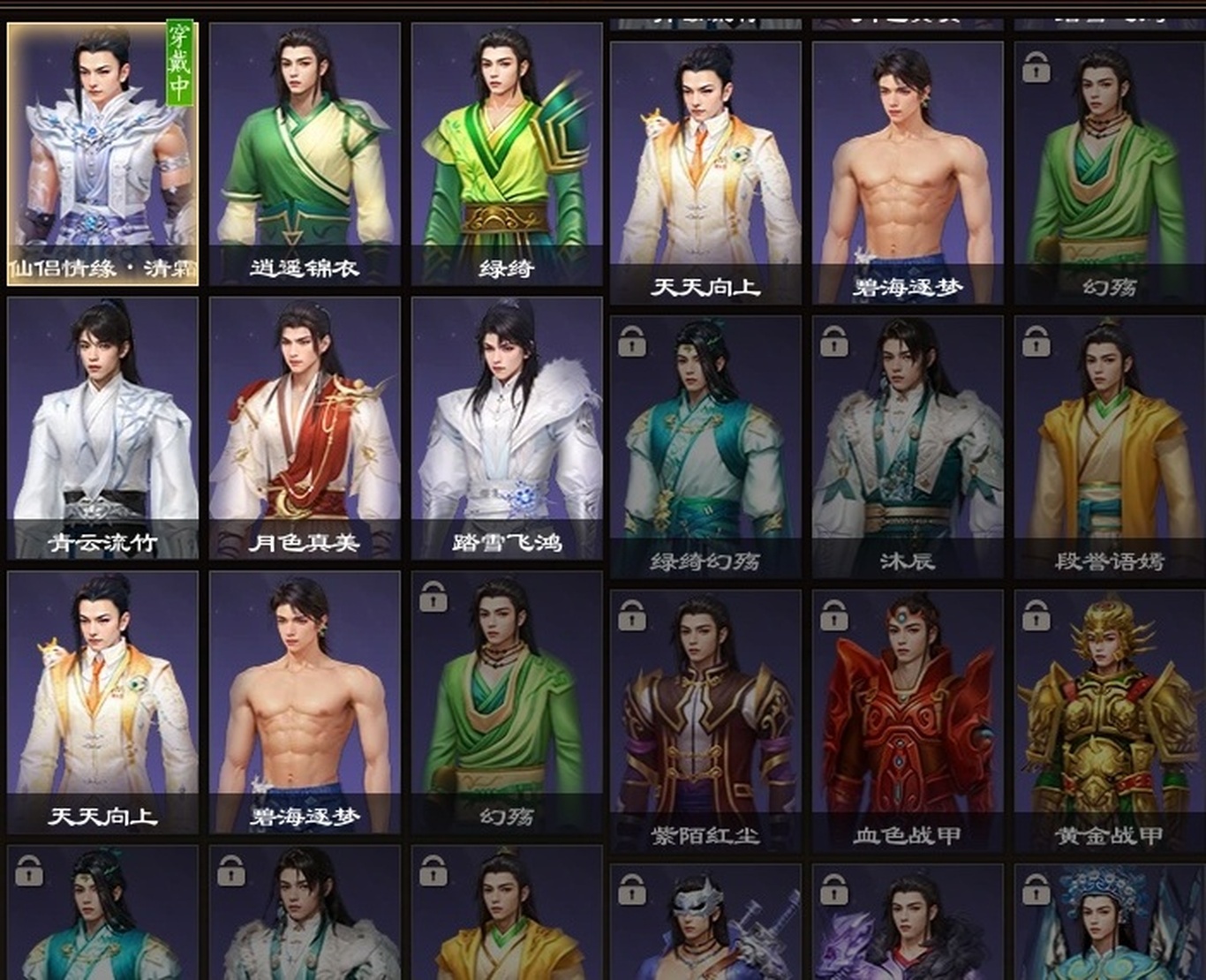Select the locked costume with purple dragon
Image resolution: width=1206 pixels, height=980 pixels.
[x=908, y=923]
